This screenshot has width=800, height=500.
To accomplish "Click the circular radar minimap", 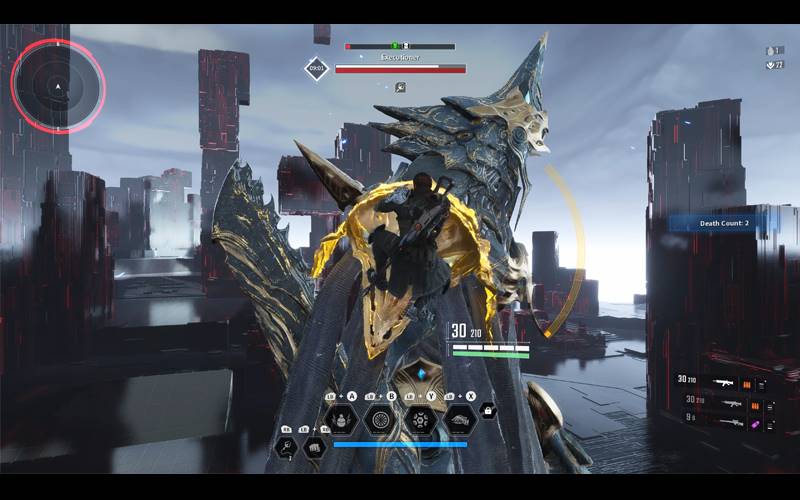I will pyautogui.click(x=58, y=86).
